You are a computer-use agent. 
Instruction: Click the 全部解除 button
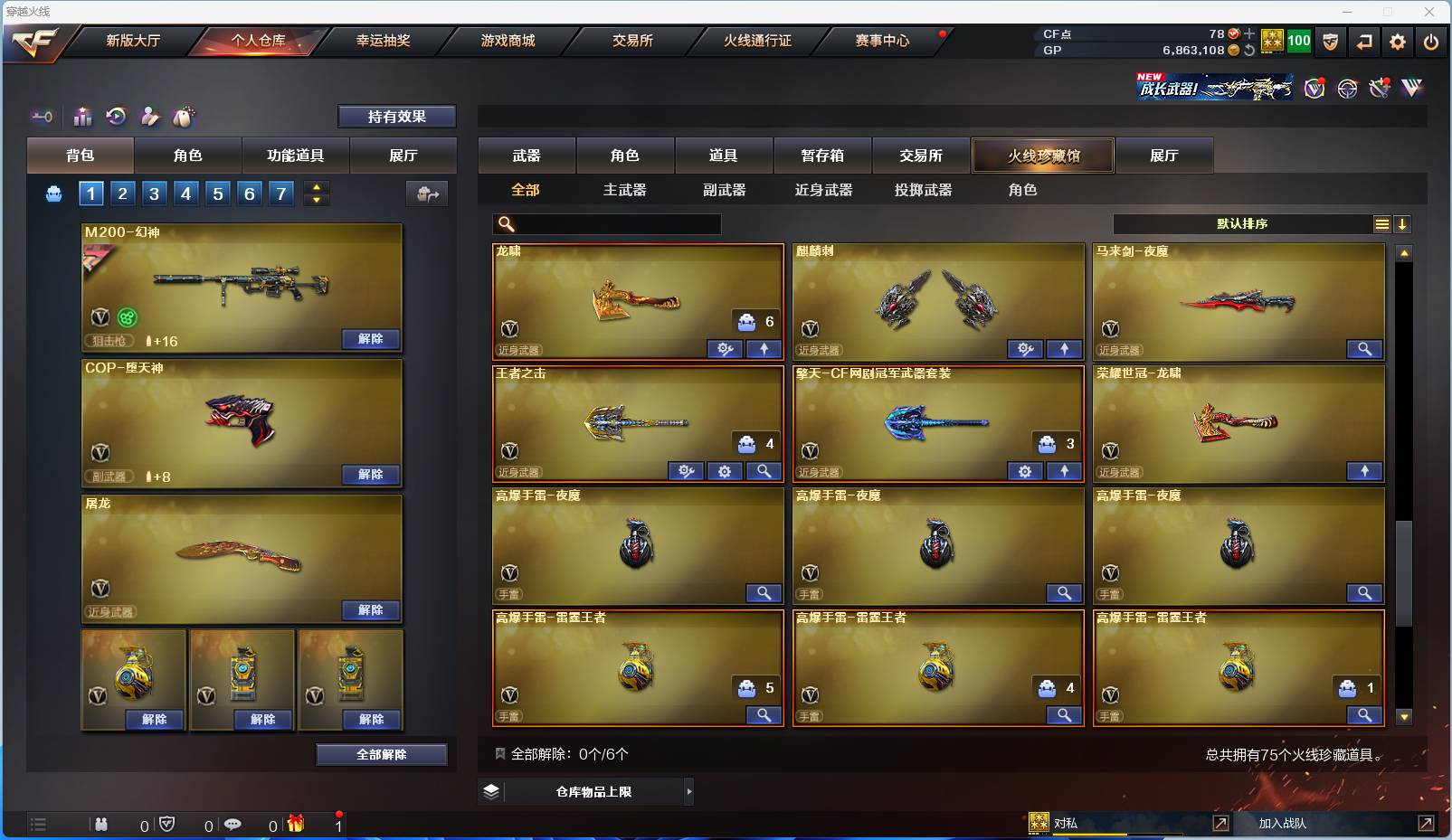click(x=382, y=754)
